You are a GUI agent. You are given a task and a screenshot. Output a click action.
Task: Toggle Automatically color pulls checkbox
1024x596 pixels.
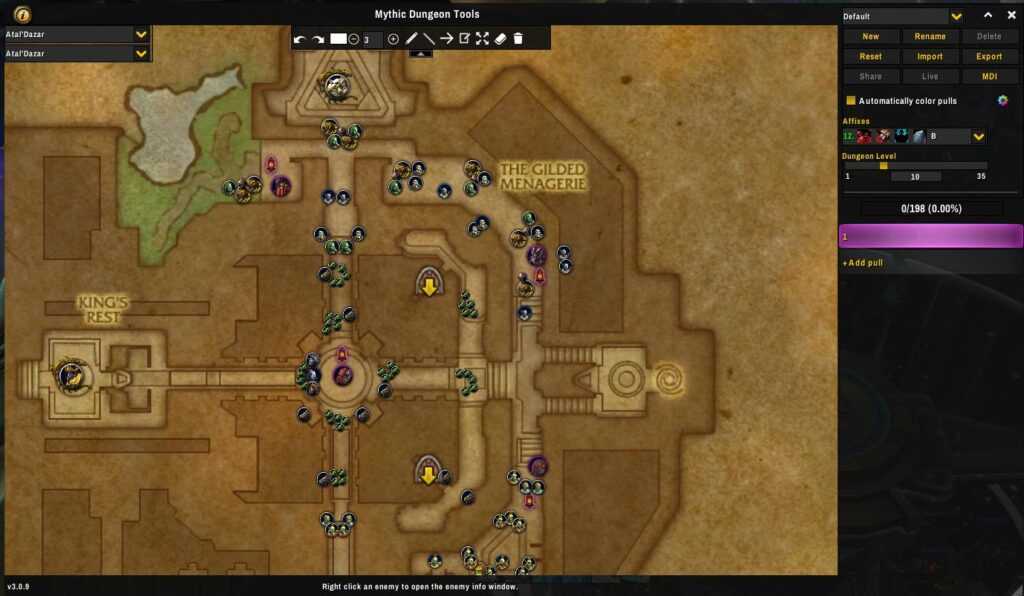[x=851, y=101]
